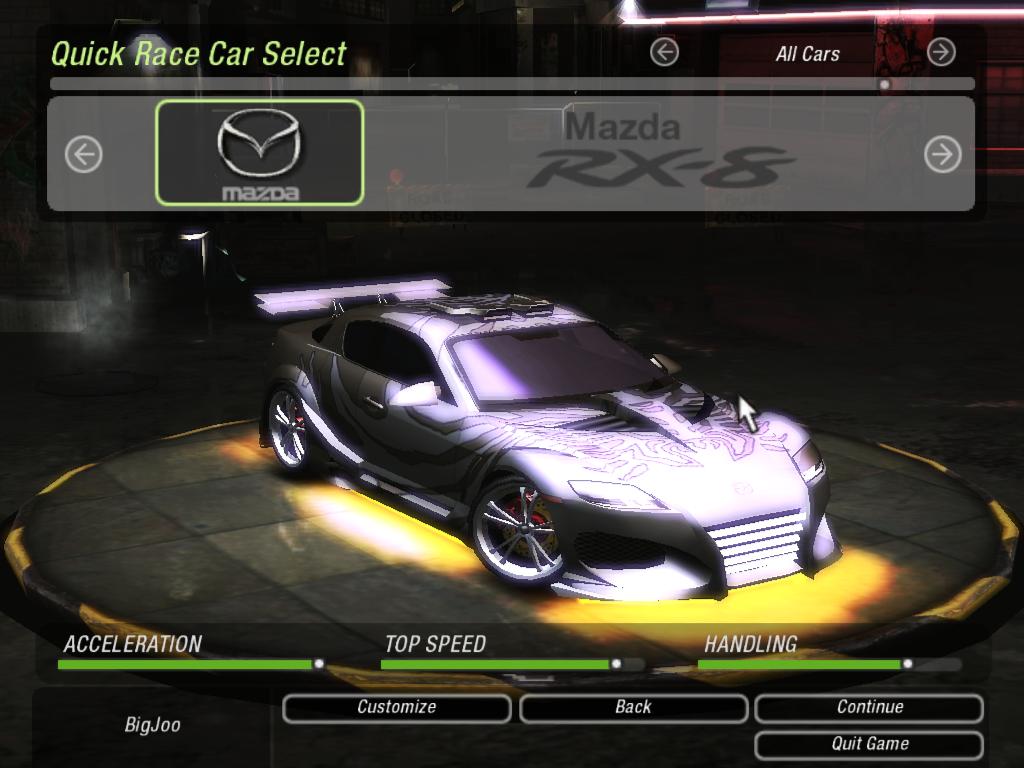Screen dimensions: 1024x768
Task: Quit Game from car select
Action: [869, 744]
